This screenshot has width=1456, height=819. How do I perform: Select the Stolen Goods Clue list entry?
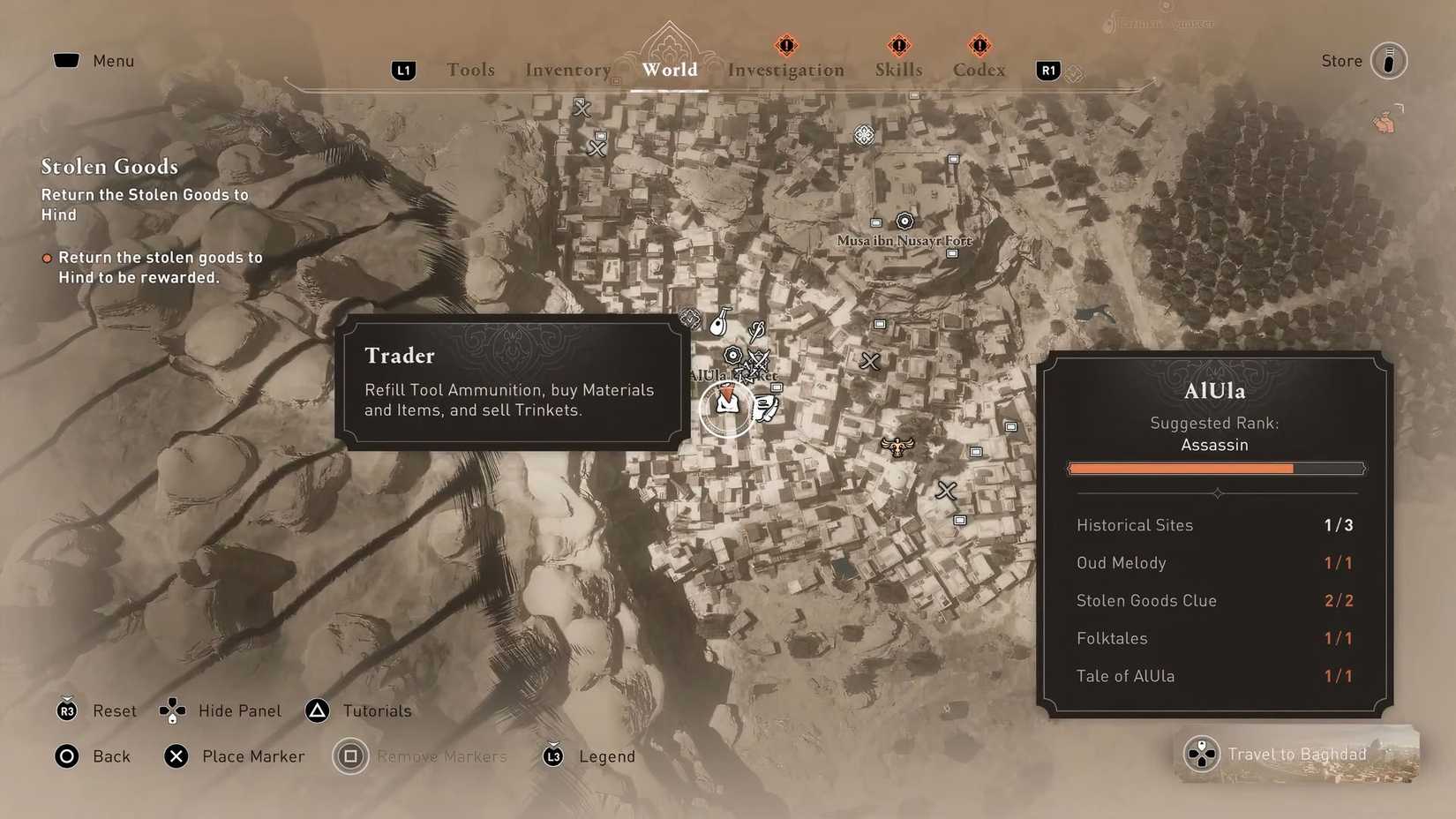[x=1146, y=600]
